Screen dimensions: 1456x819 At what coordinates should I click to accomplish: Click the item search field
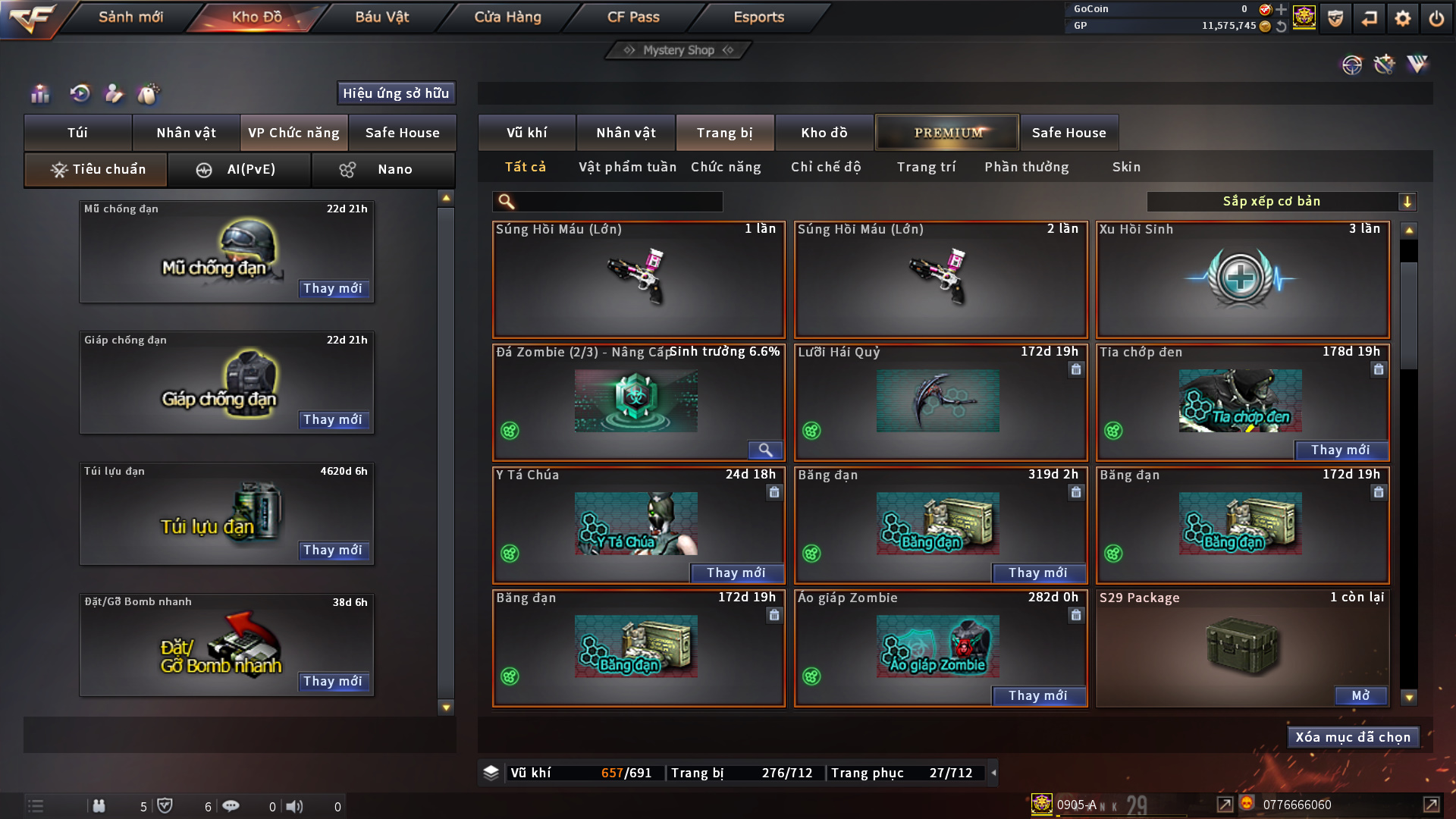tap(618, 201)
